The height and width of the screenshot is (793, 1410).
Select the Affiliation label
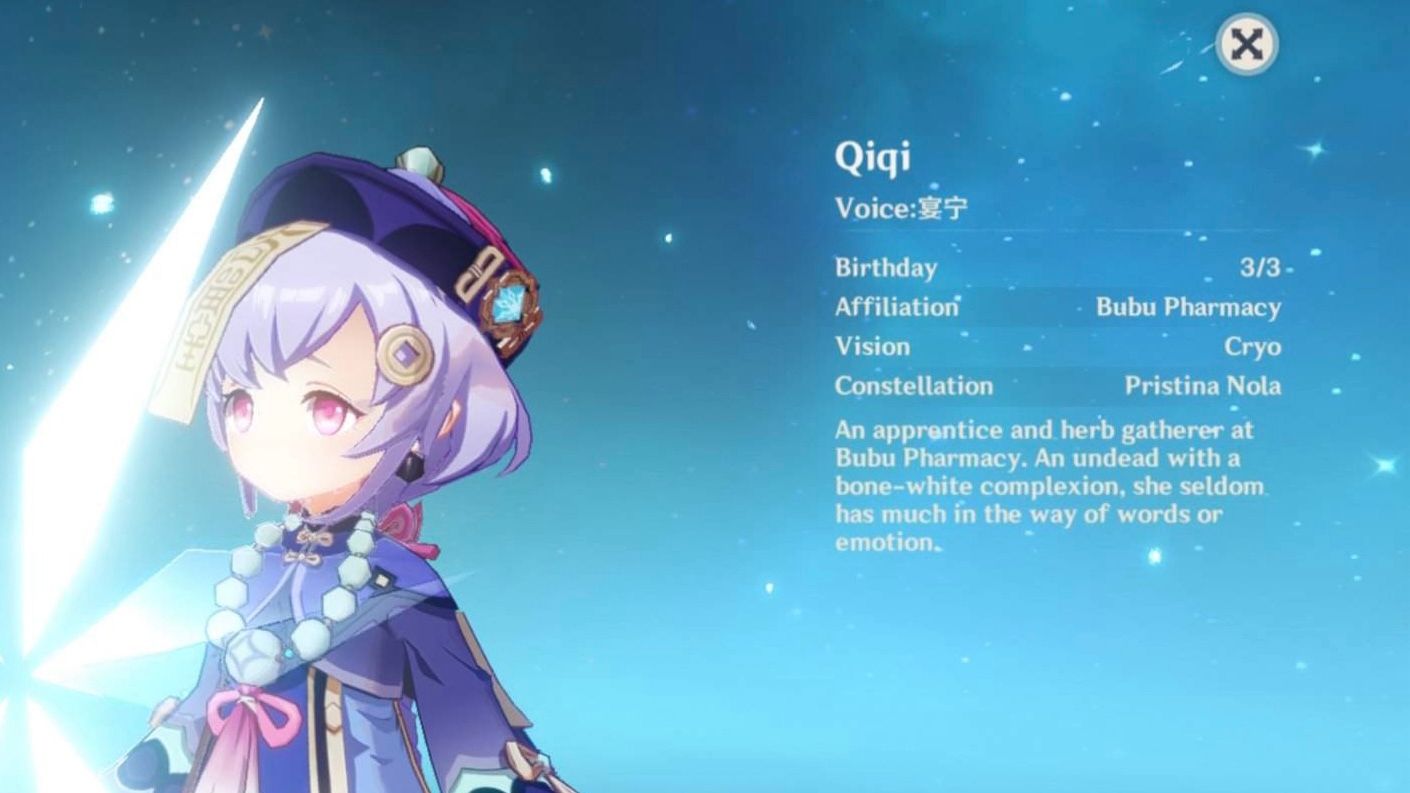coord(898,307)
